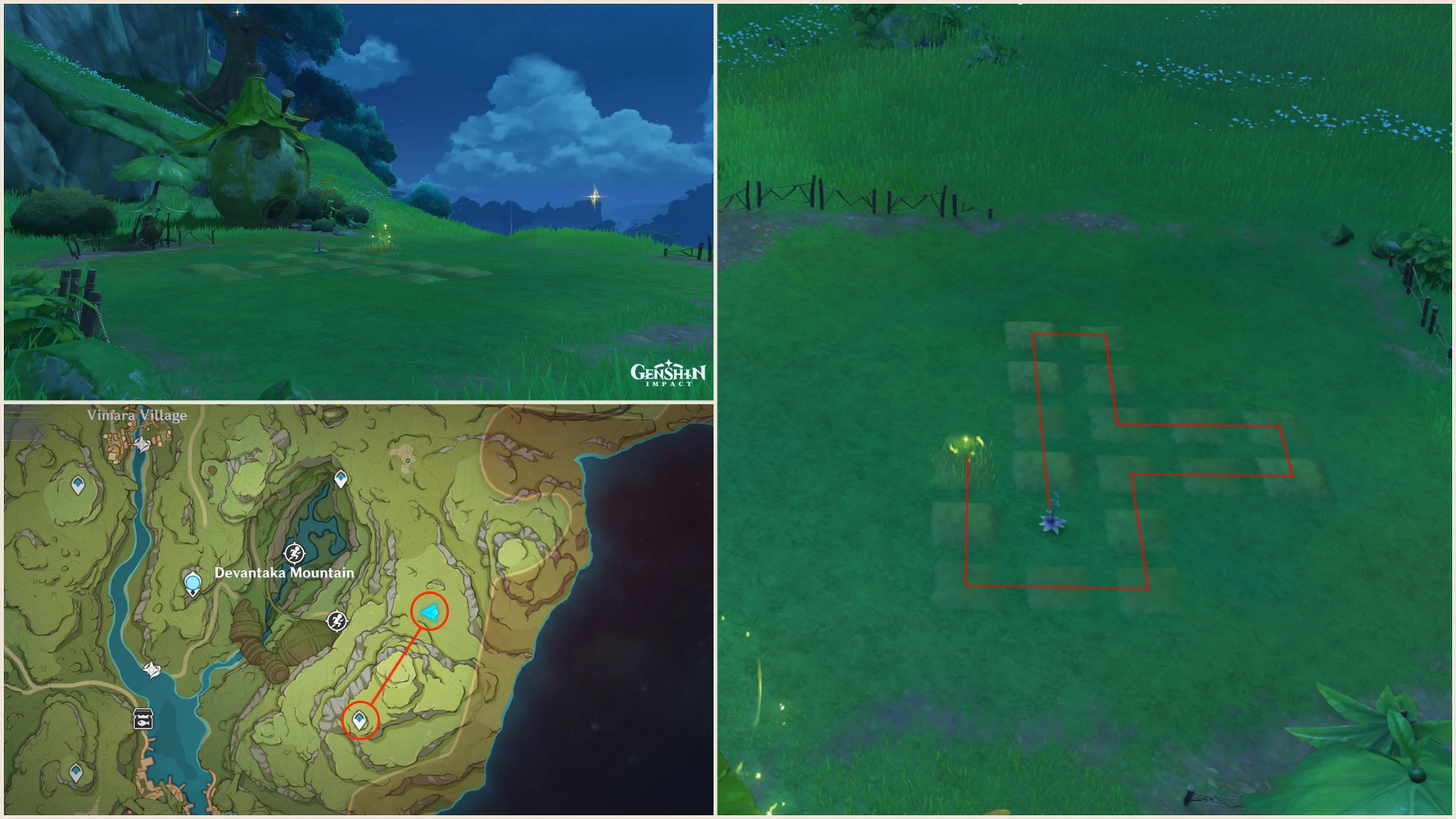Image resolution: width=1456 pixels, height=819 pixels.
Task: Select the Time Trial Challenge icon beside the lake
Action: tap(294, 554)
